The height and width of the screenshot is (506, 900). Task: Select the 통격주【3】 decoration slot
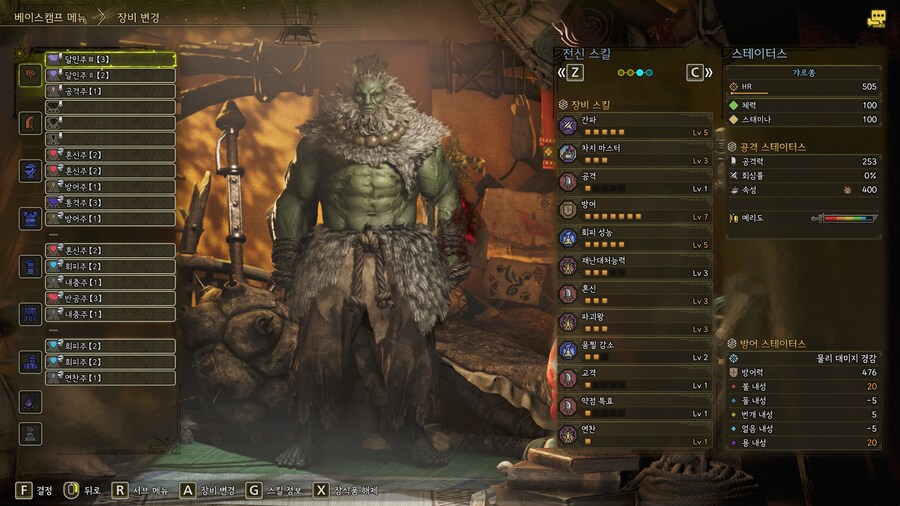coord(110,202)
